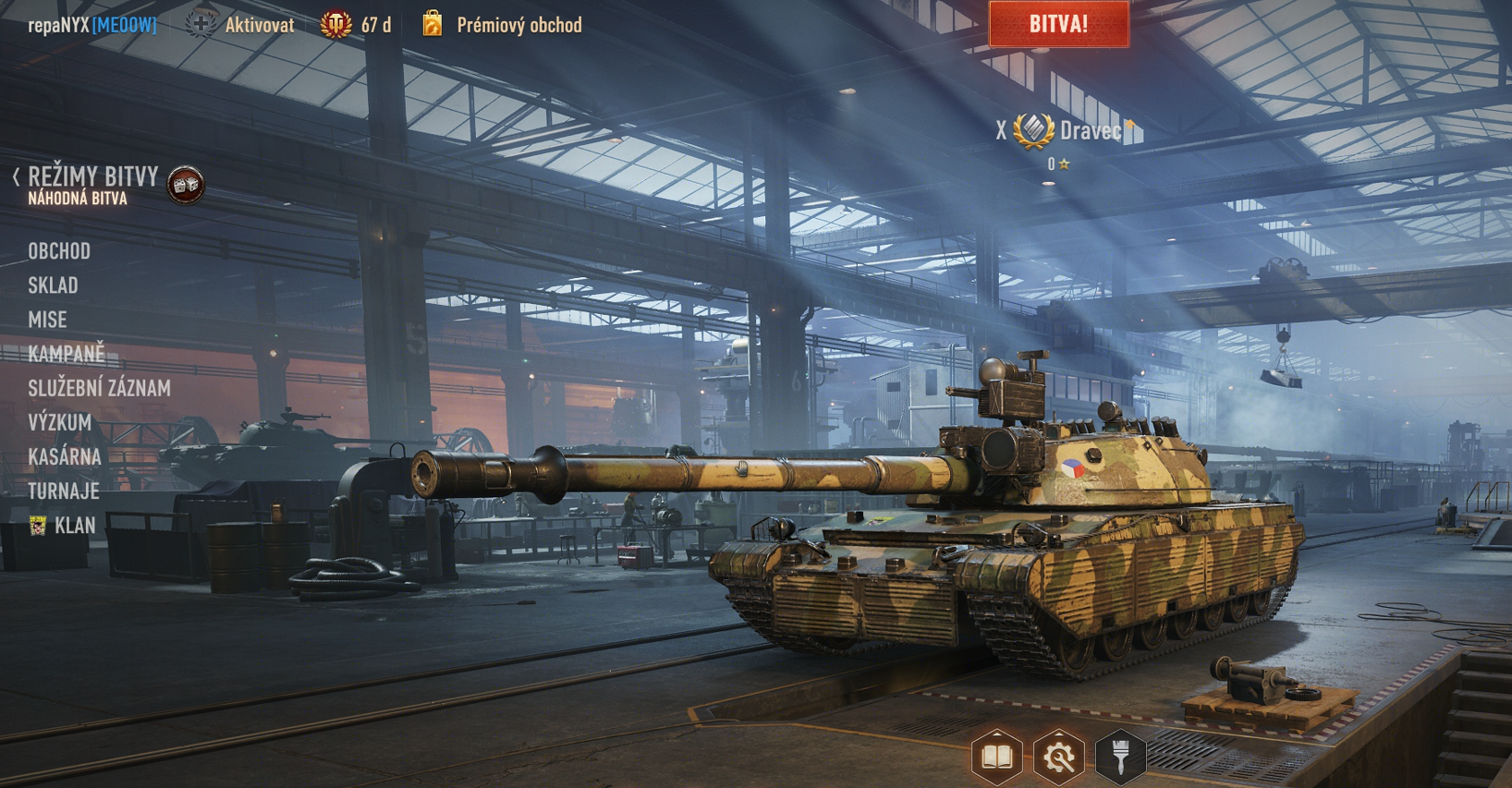View the Služební záznam service record
1512x788 pixels.
coord(99,388)
